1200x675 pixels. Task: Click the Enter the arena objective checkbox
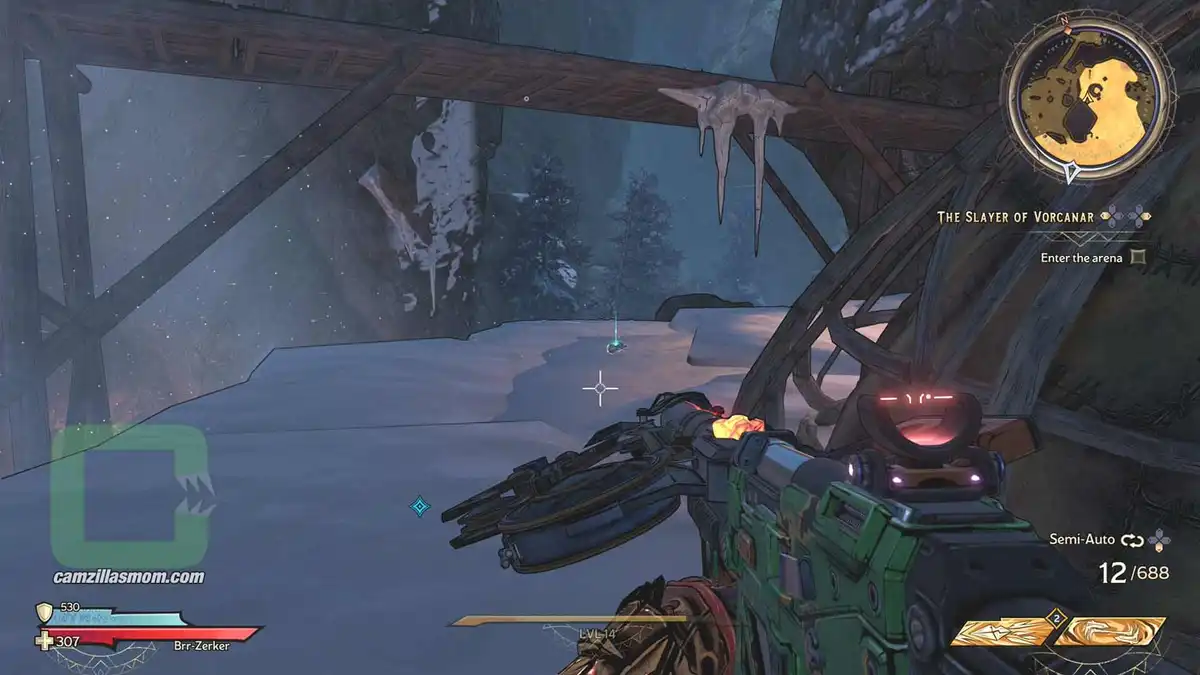click(1137, 258)
